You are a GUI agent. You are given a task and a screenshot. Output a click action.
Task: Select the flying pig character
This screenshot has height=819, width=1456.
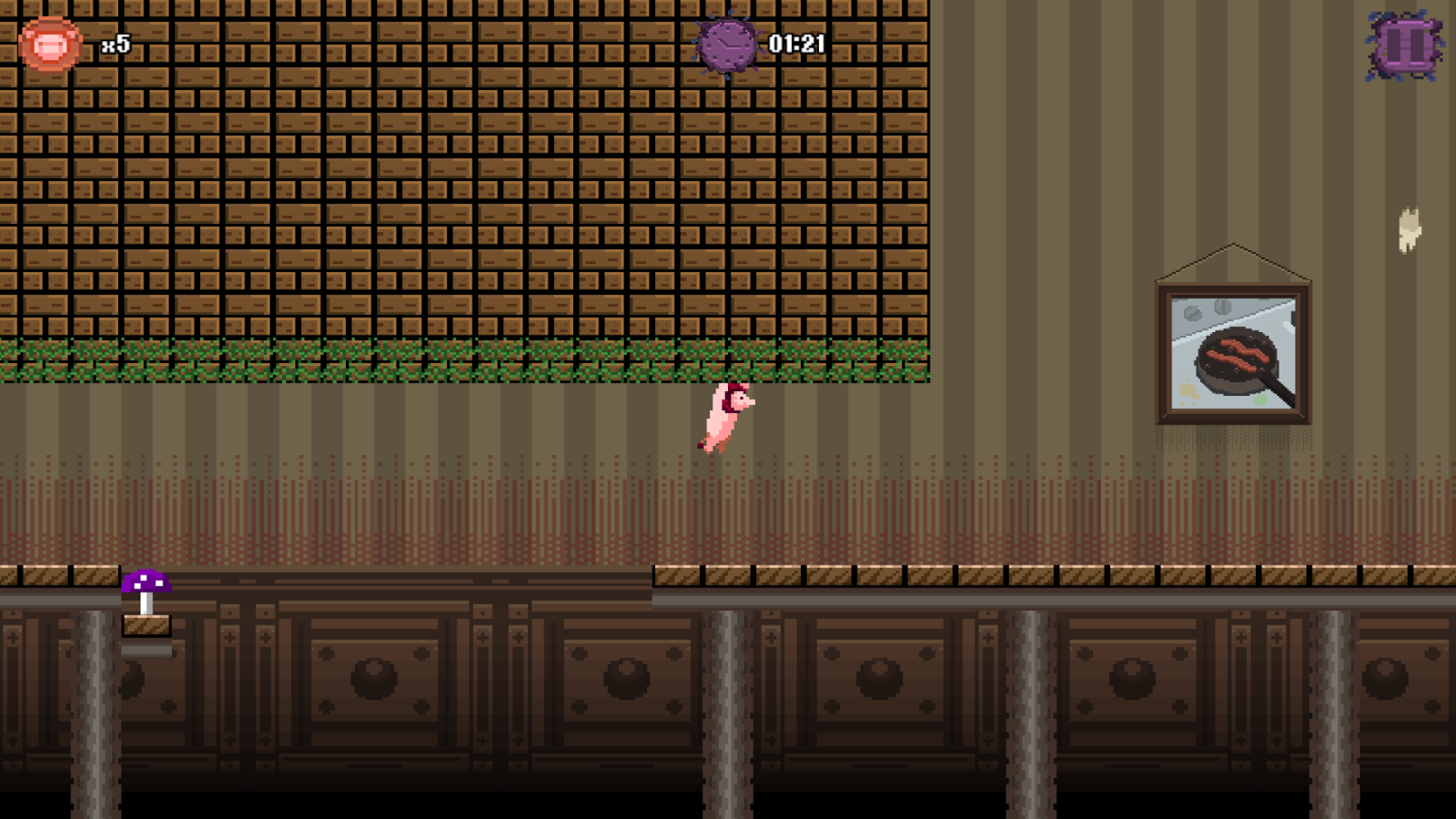(723, 419)
